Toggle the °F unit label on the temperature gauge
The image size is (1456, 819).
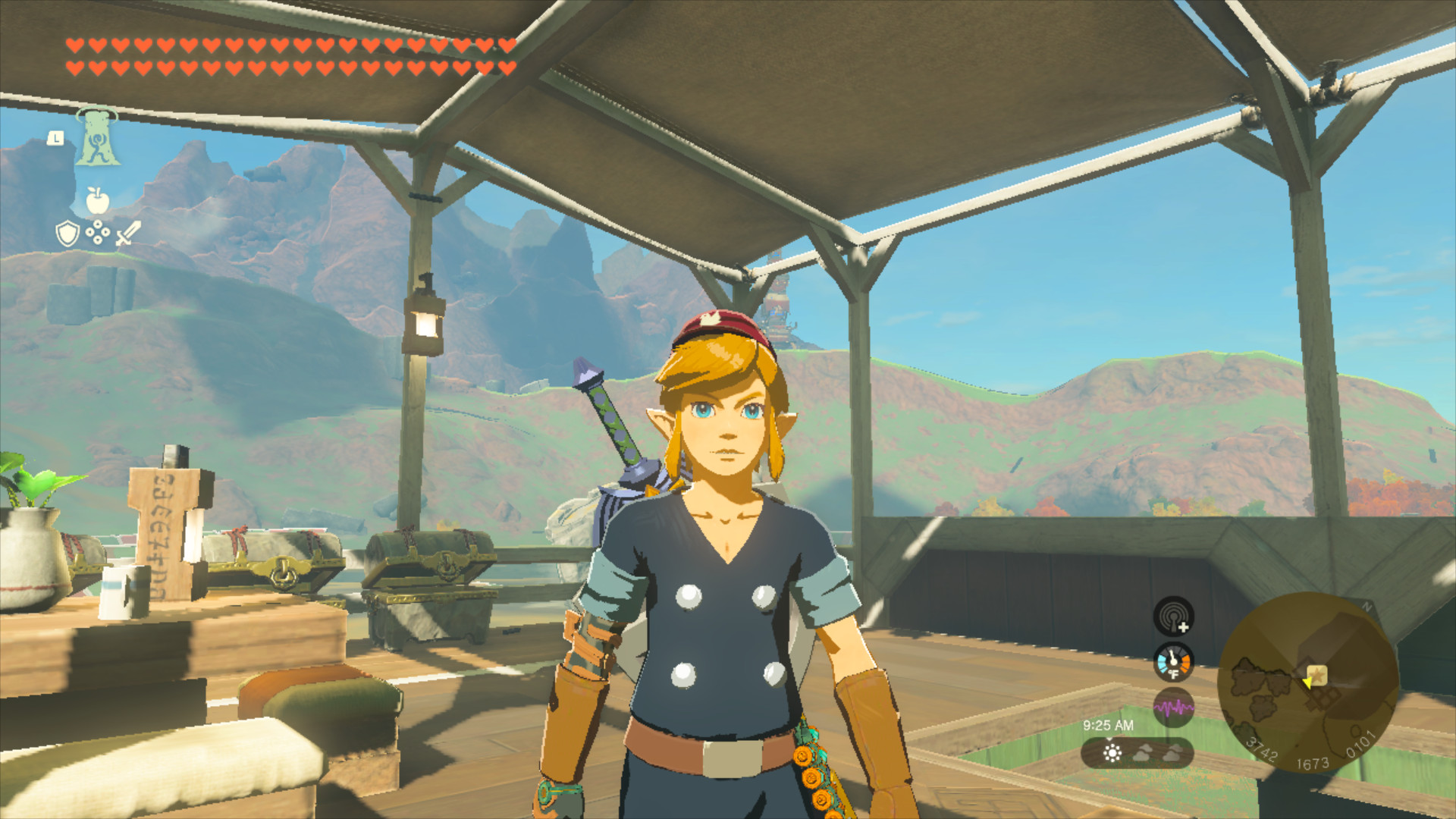point(1174,673)
